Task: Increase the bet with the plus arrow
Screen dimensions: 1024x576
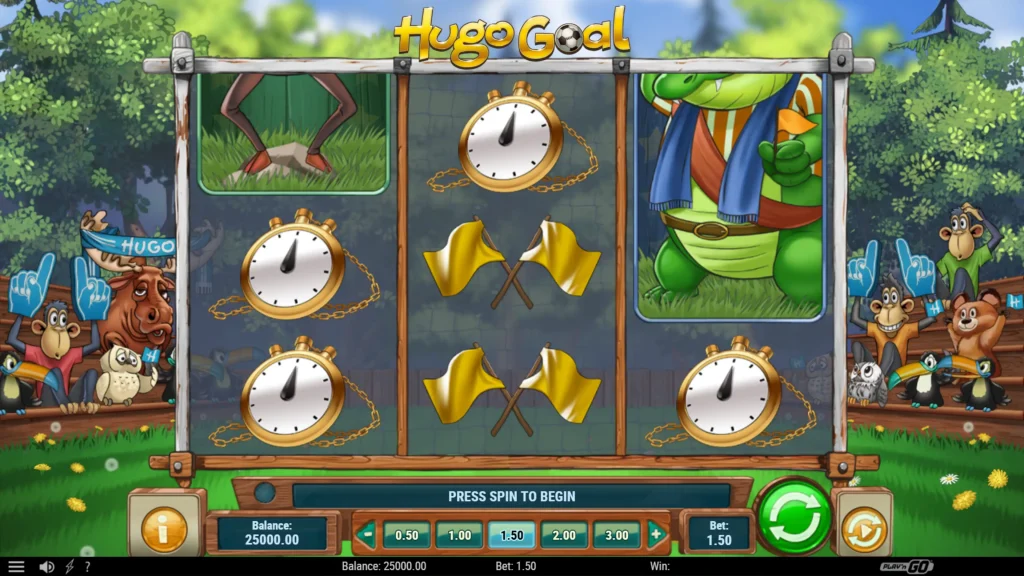Action: click(656, 535)
